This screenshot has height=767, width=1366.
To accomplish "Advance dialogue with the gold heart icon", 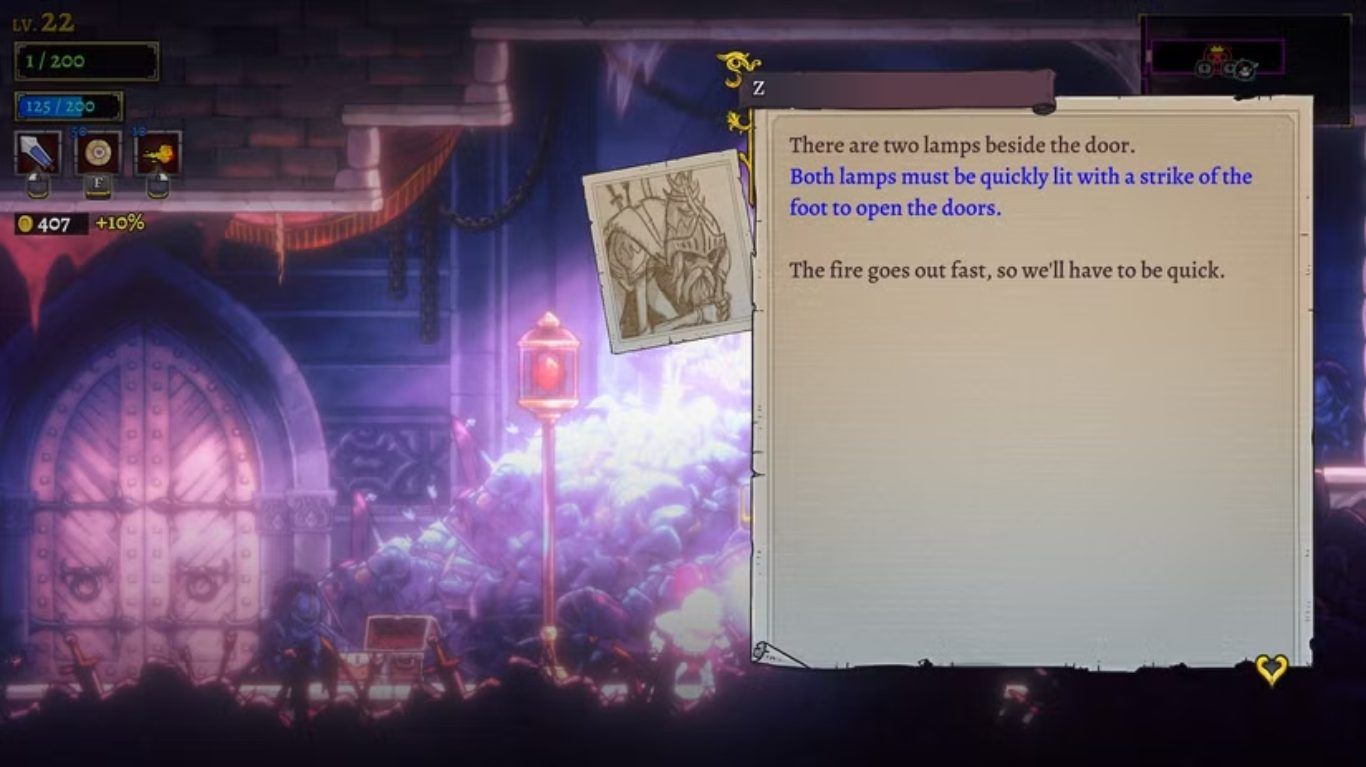I will click(1271, 669).
